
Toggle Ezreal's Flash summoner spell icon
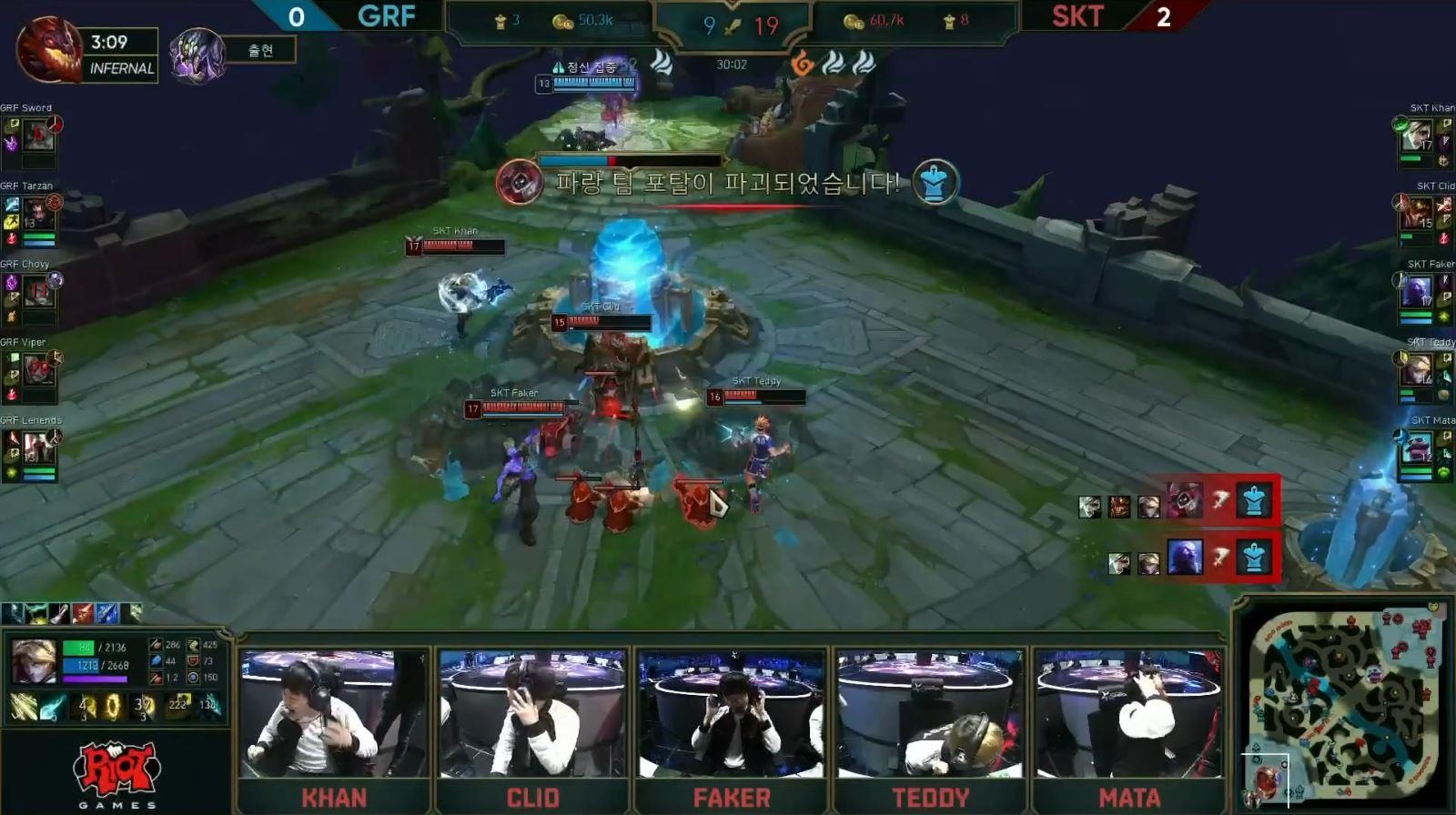(22, 706)
